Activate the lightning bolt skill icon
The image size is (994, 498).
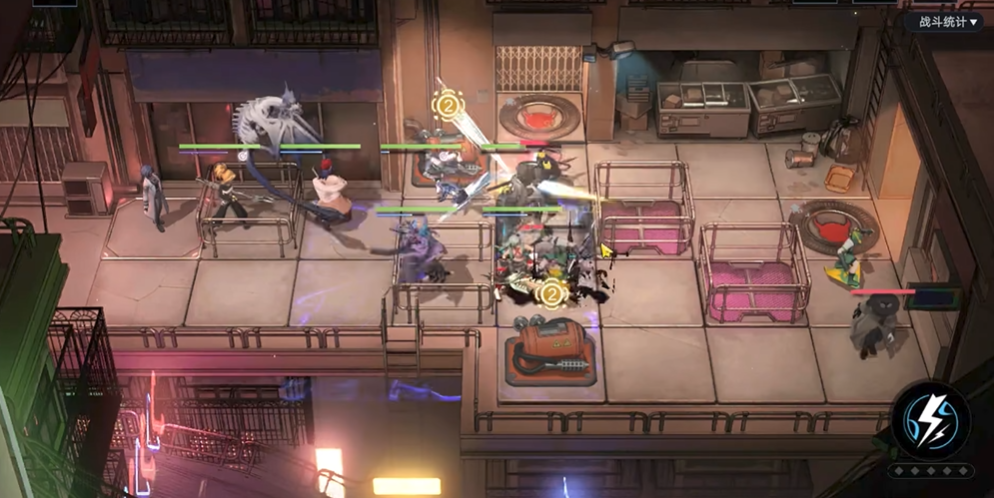931,420
